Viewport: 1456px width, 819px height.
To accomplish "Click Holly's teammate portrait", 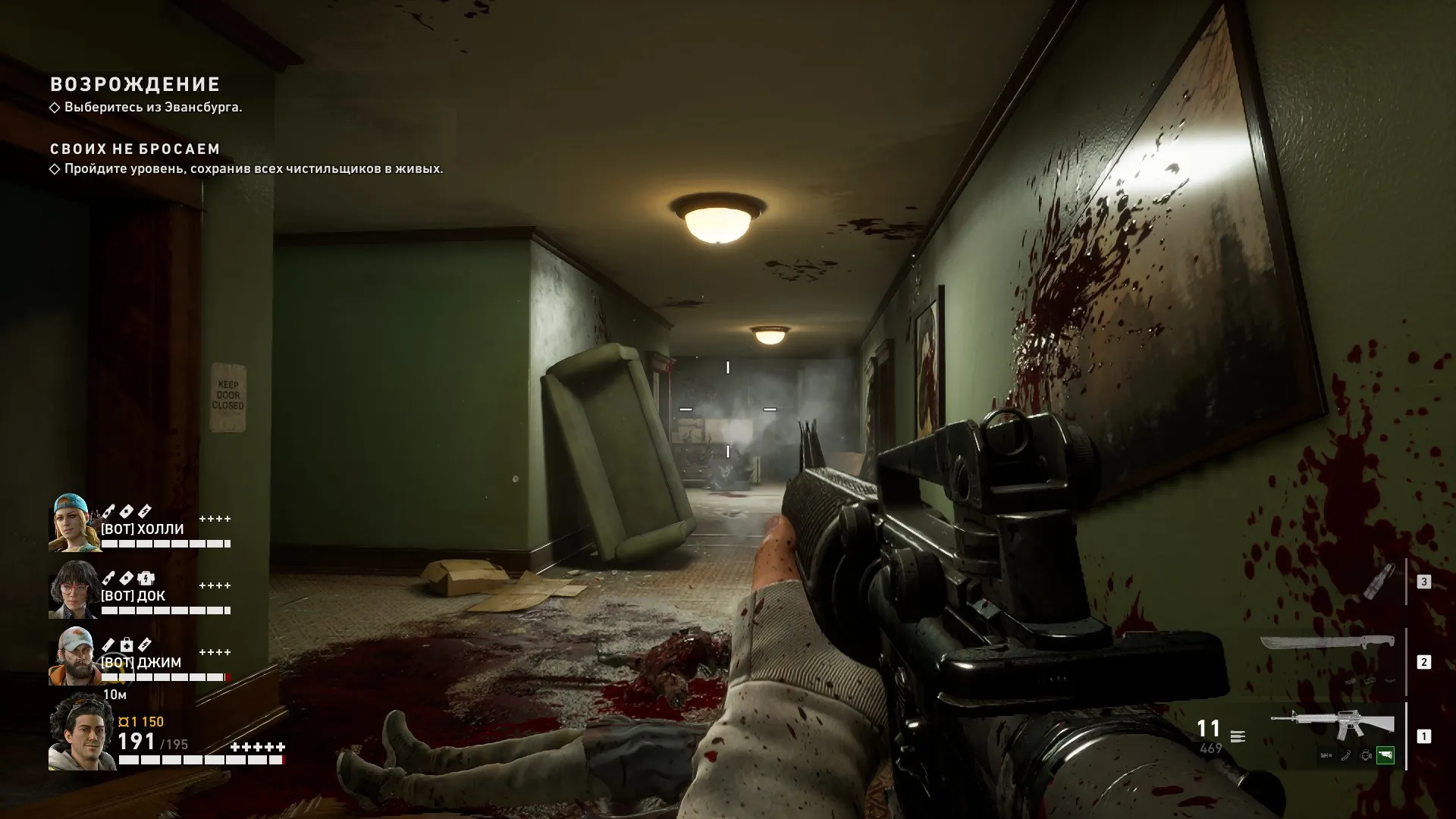I will click(x=74, y=523).
